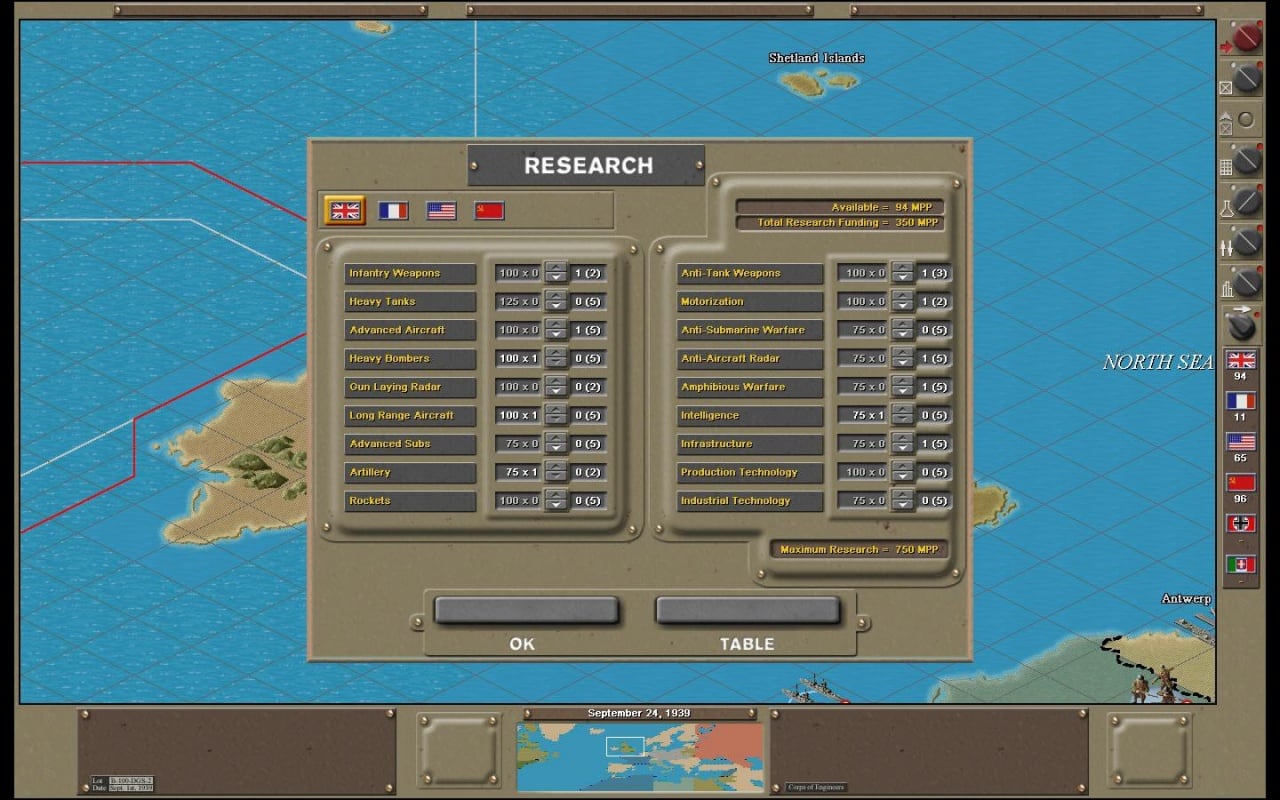Decrease Artillery research funding with down arrow
Viewport: 1280px width, 800px height.
[x=558, y=477]
